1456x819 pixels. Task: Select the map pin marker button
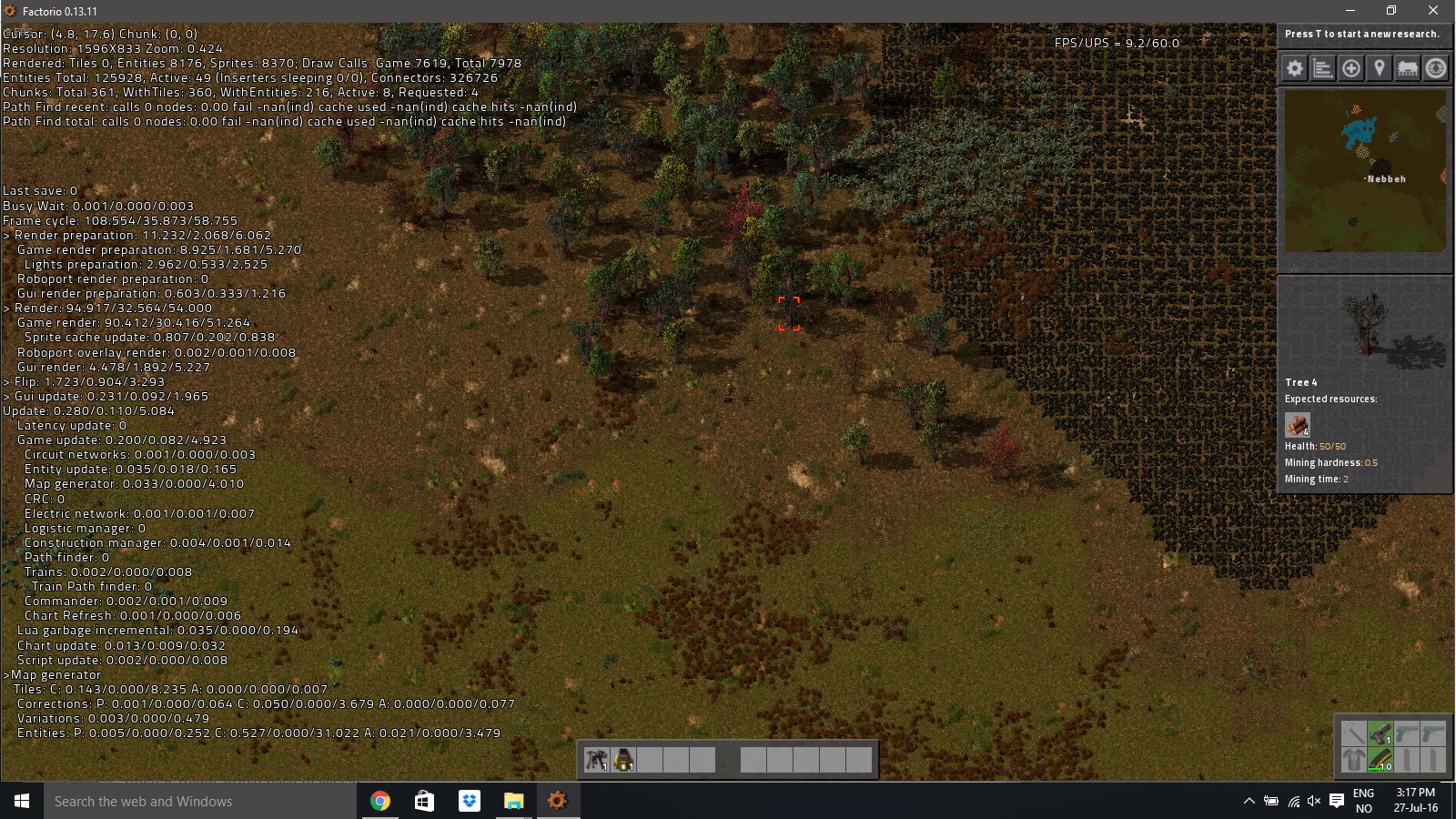(x=1380, y=68)
